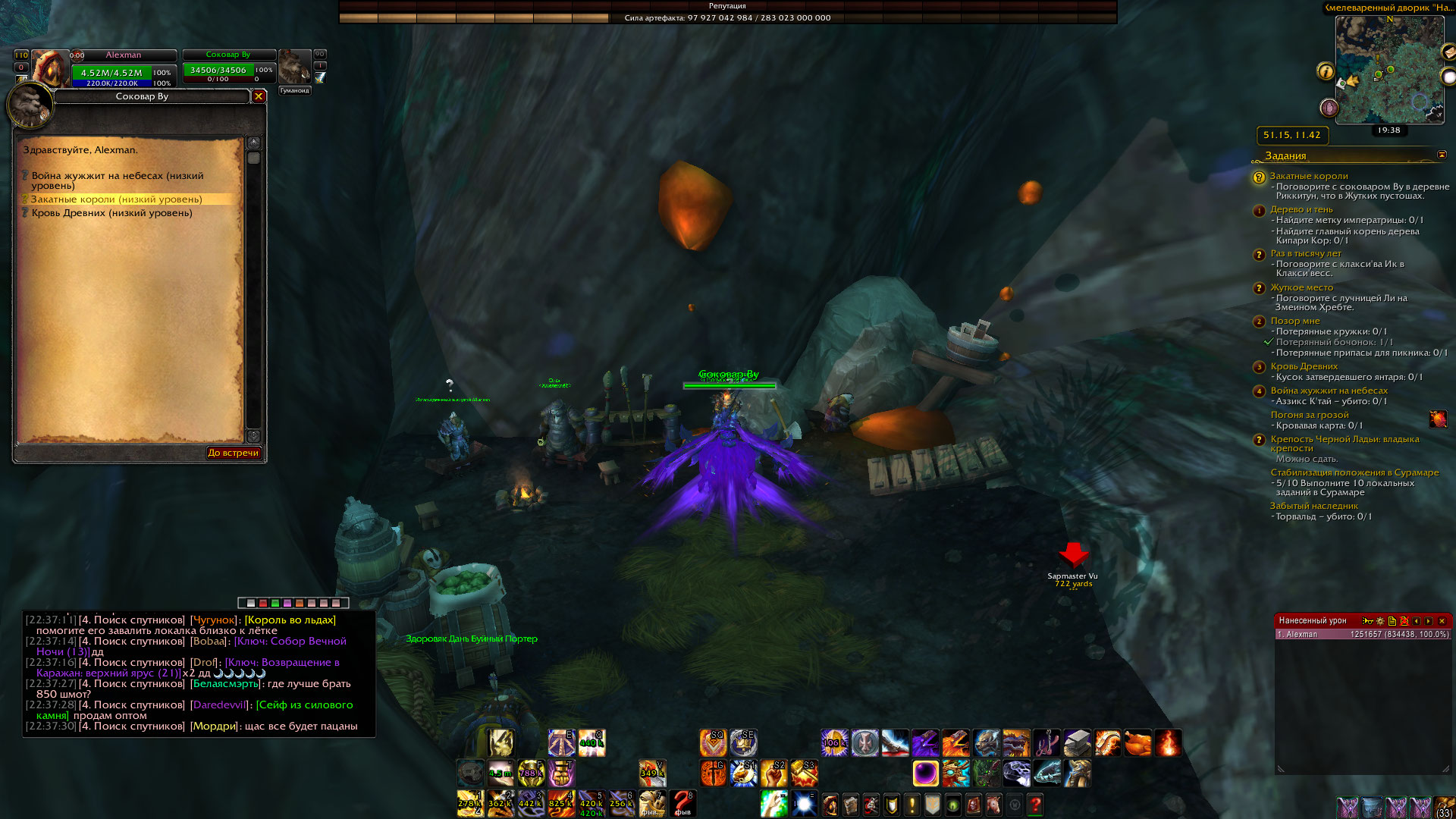Close the "Нанесенный урон" damage meter
Image resolution: width=1456 pixels, height=819 pixels.
point(1442,621)
